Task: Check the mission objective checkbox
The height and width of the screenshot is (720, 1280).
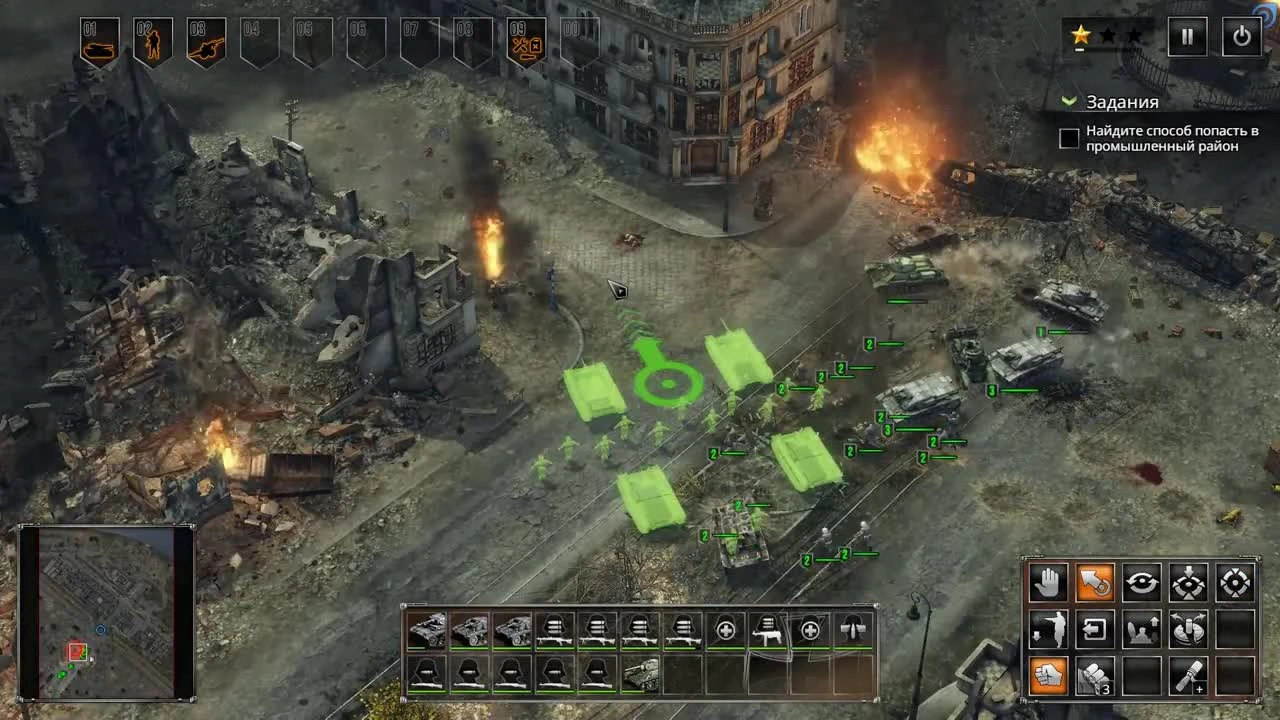Action: 1068,137
